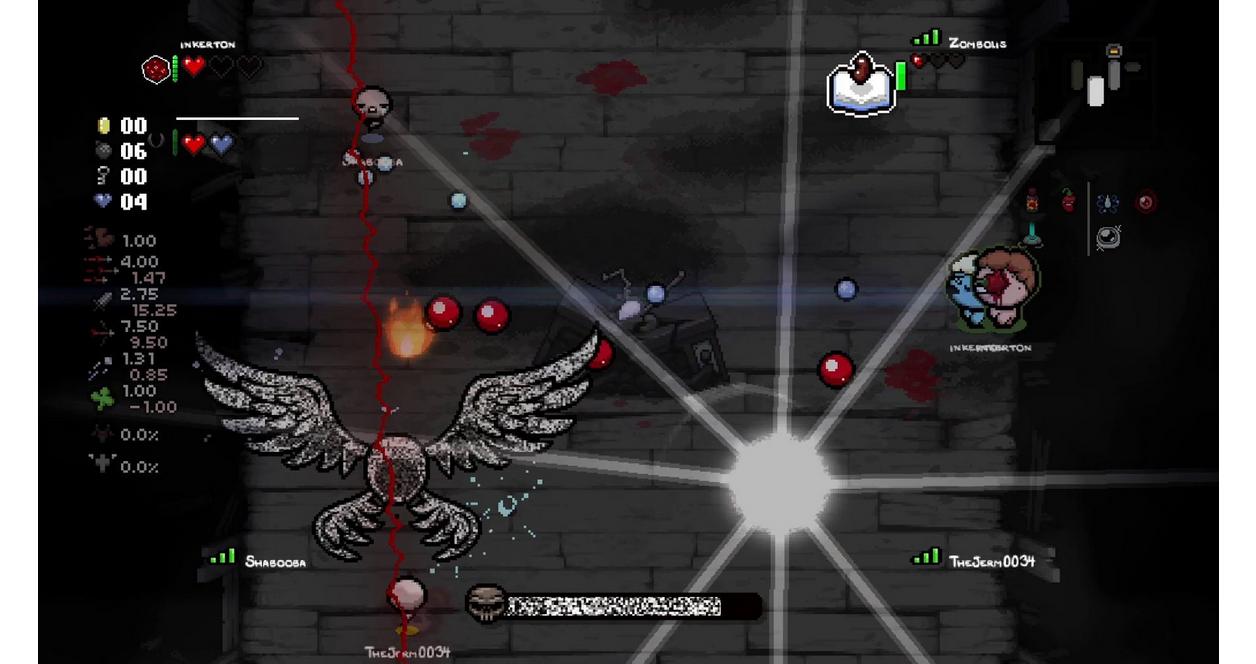Choose the grey orb item icon

point(1108,237)
